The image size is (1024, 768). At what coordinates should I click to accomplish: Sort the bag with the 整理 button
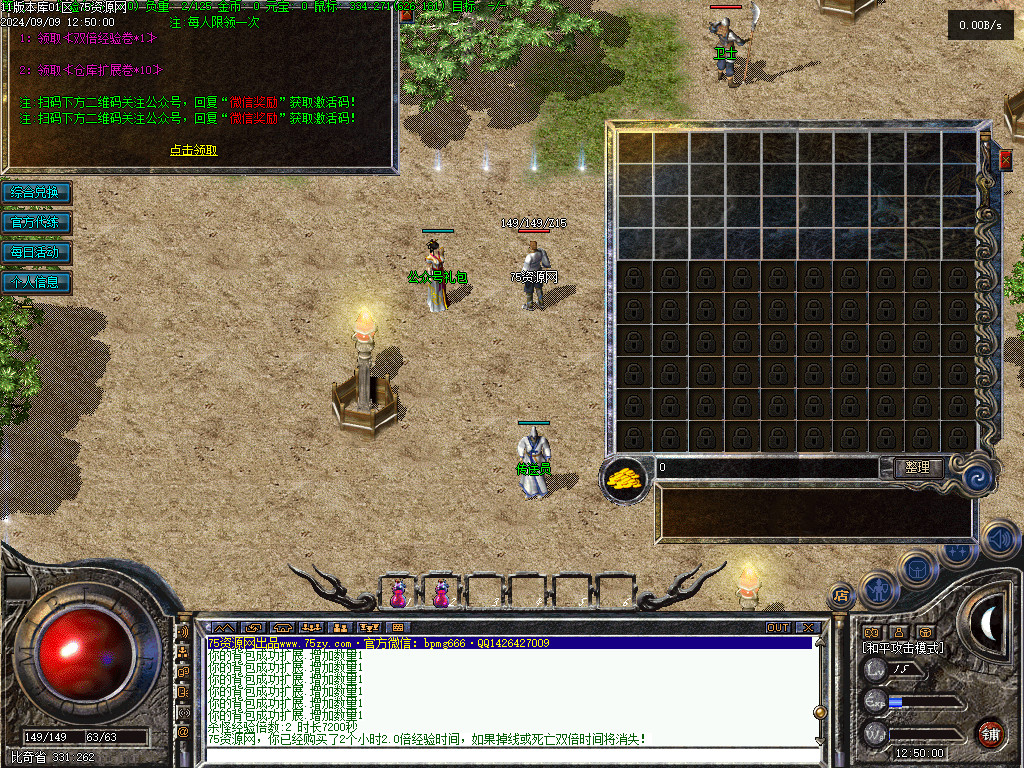point(915,467)
